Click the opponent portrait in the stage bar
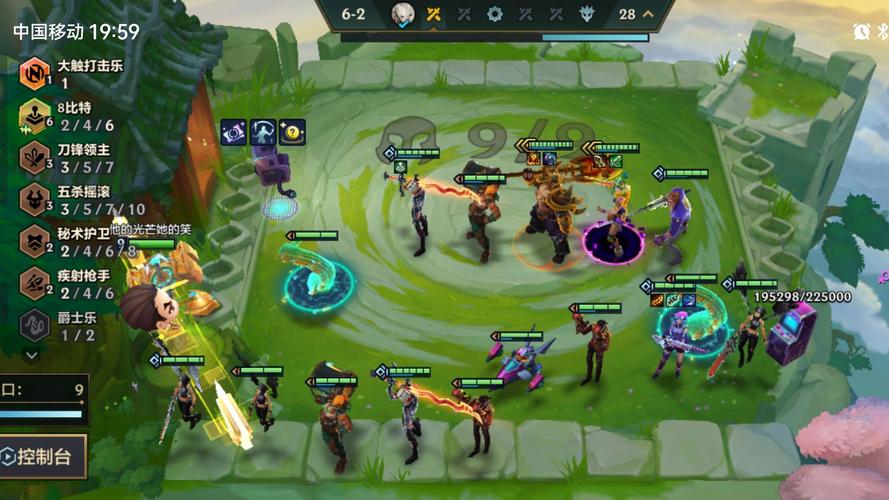The width and height of the screenshot is (889, 500). click(x=402, y=14)
